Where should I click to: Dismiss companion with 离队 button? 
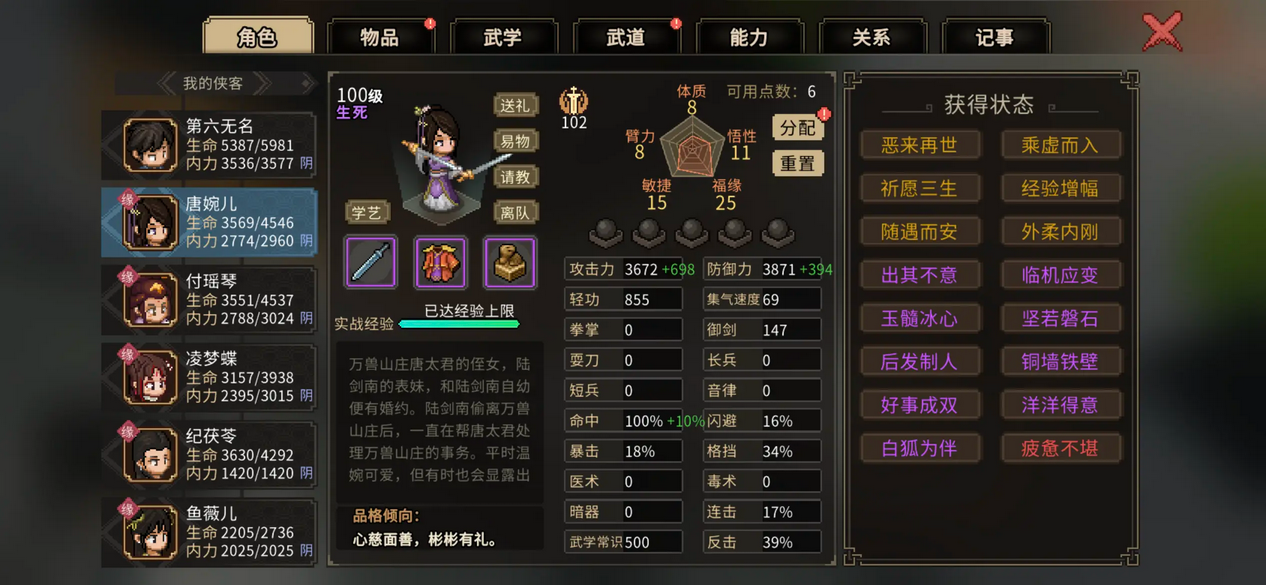point(515,212)
